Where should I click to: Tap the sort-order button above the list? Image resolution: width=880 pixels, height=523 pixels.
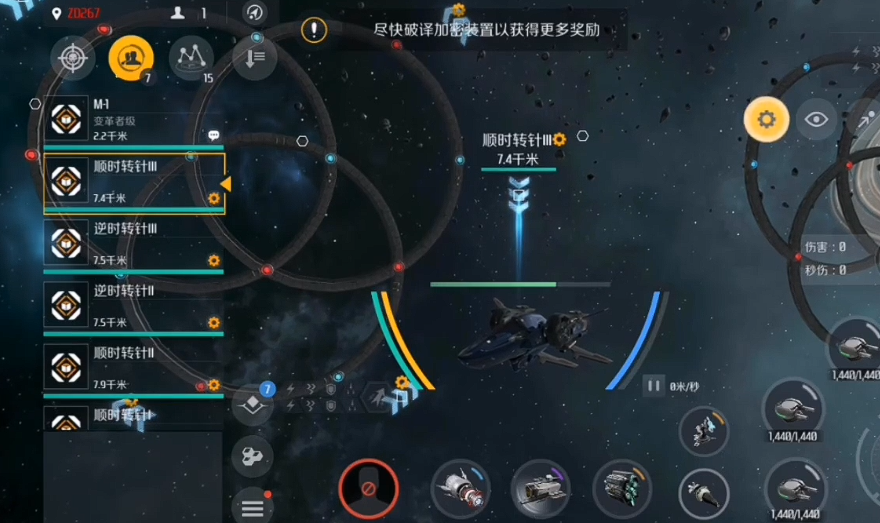tap(254, 58)
